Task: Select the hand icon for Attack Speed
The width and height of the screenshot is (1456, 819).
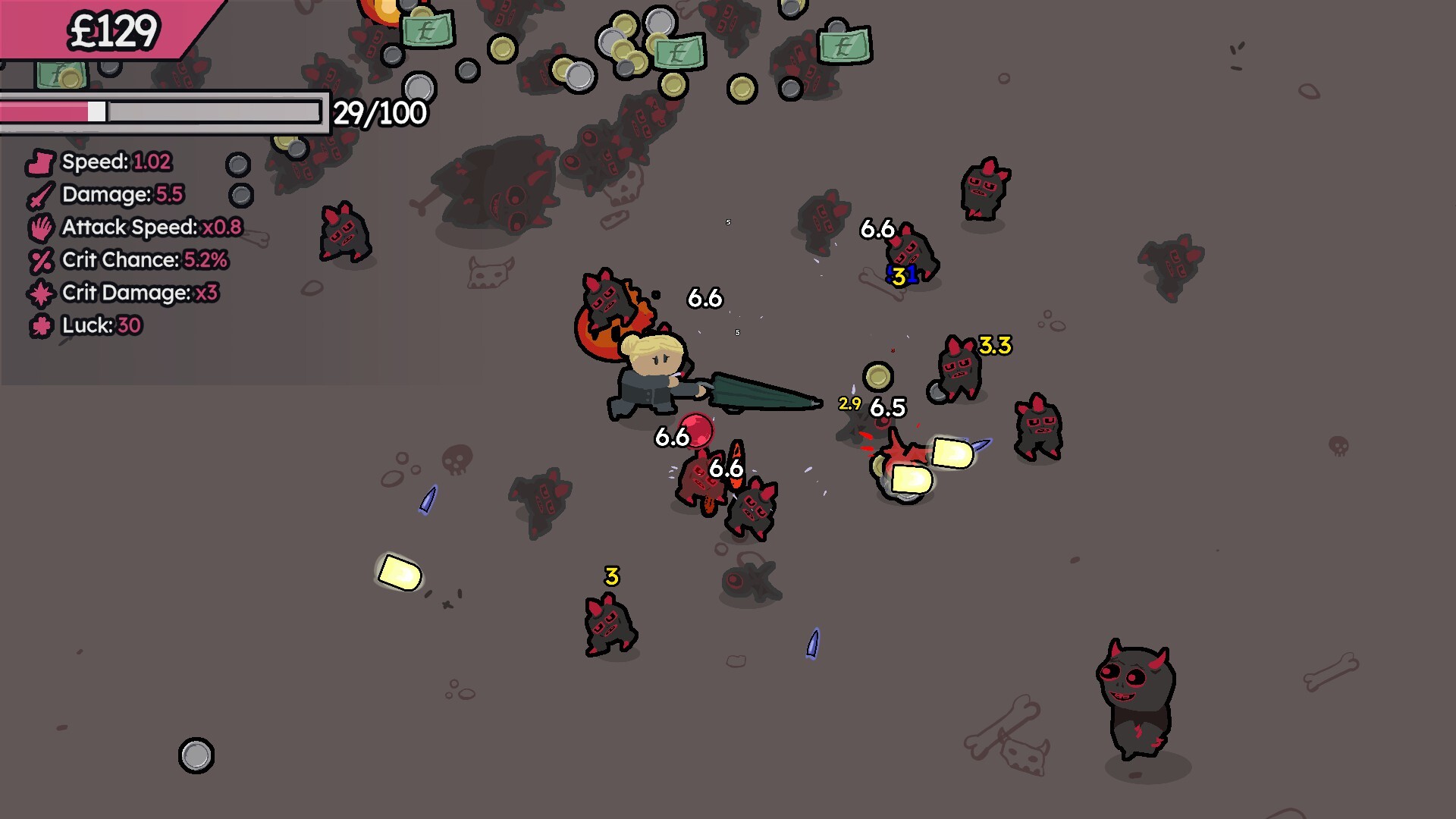Action: coord(42,227)
